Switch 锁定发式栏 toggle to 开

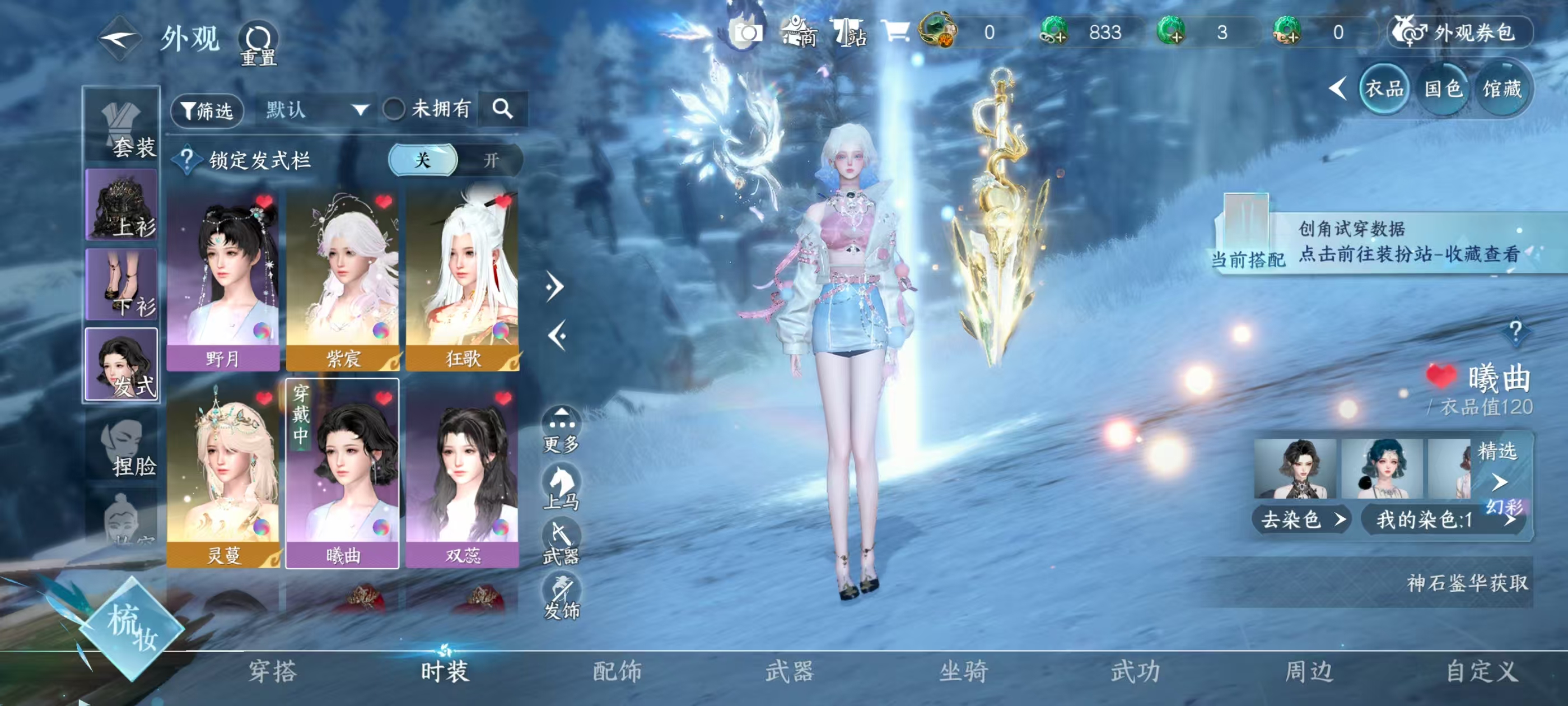point(490,160)
